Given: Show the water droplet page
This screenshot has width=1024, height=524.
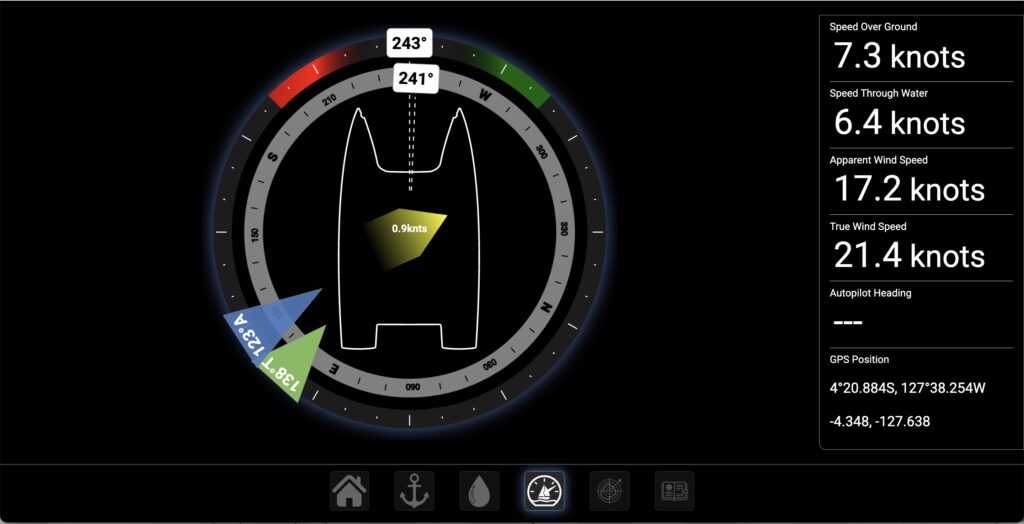Looking at the screenshot, I should [x=479, y=491].
